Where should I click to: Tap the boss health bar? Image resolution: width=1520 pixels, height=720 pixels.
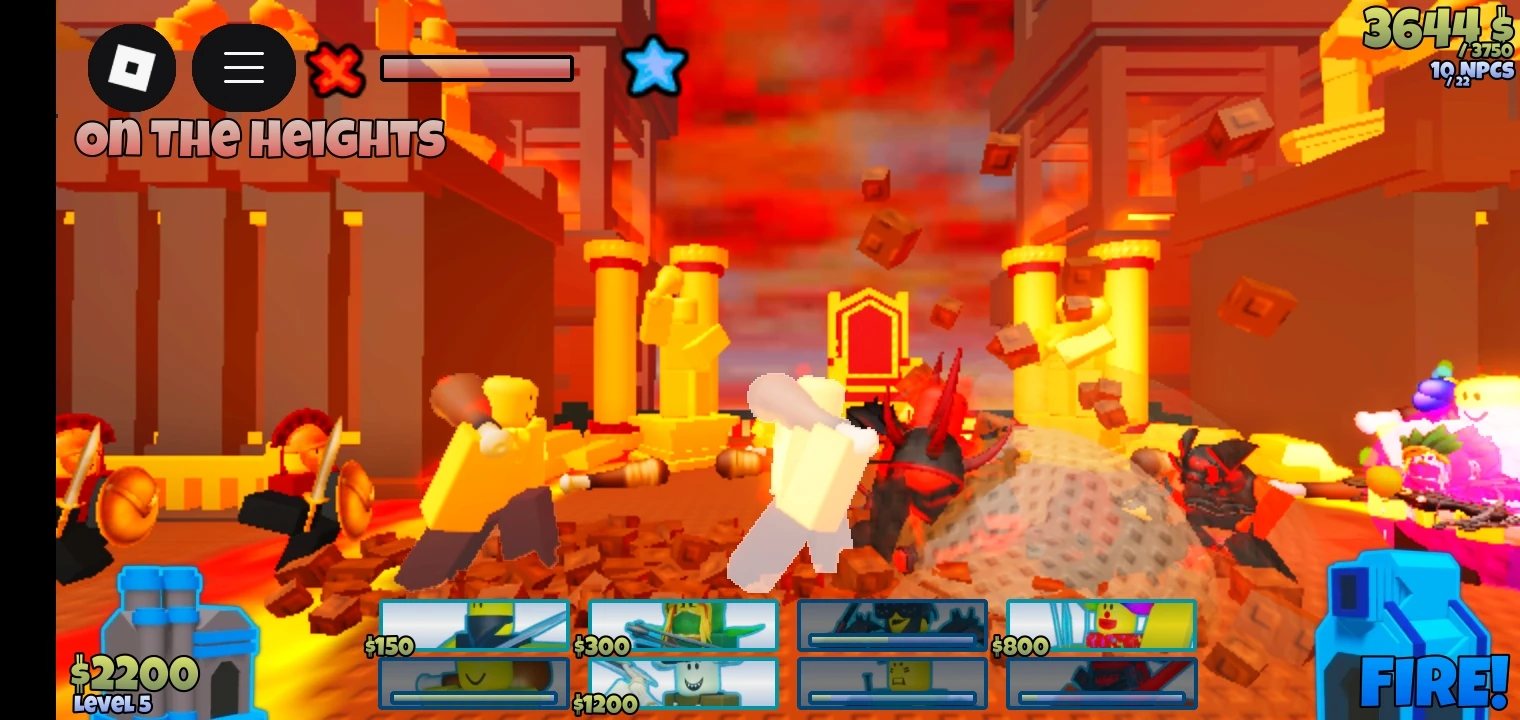tap(476, 68)
